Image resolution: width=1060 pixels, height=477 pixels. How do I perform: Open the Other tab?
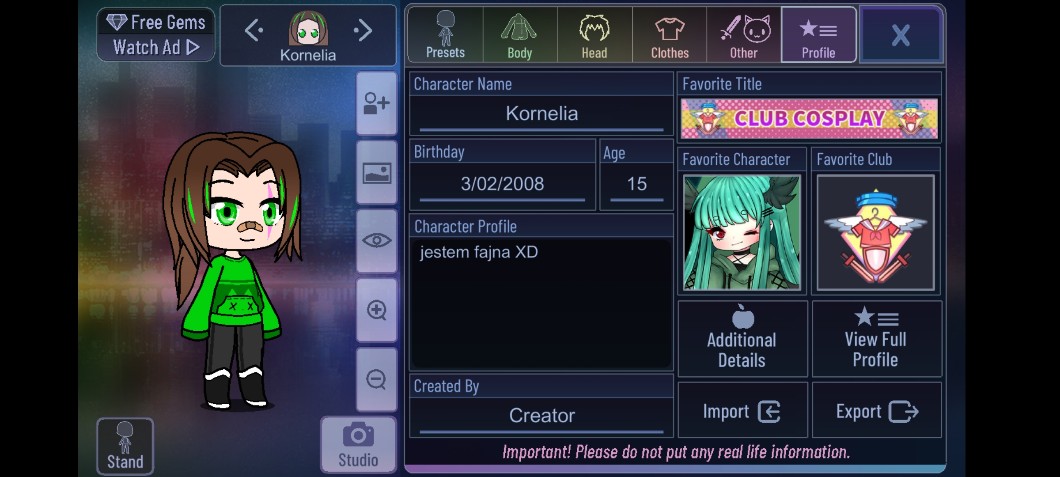(743, 35)
